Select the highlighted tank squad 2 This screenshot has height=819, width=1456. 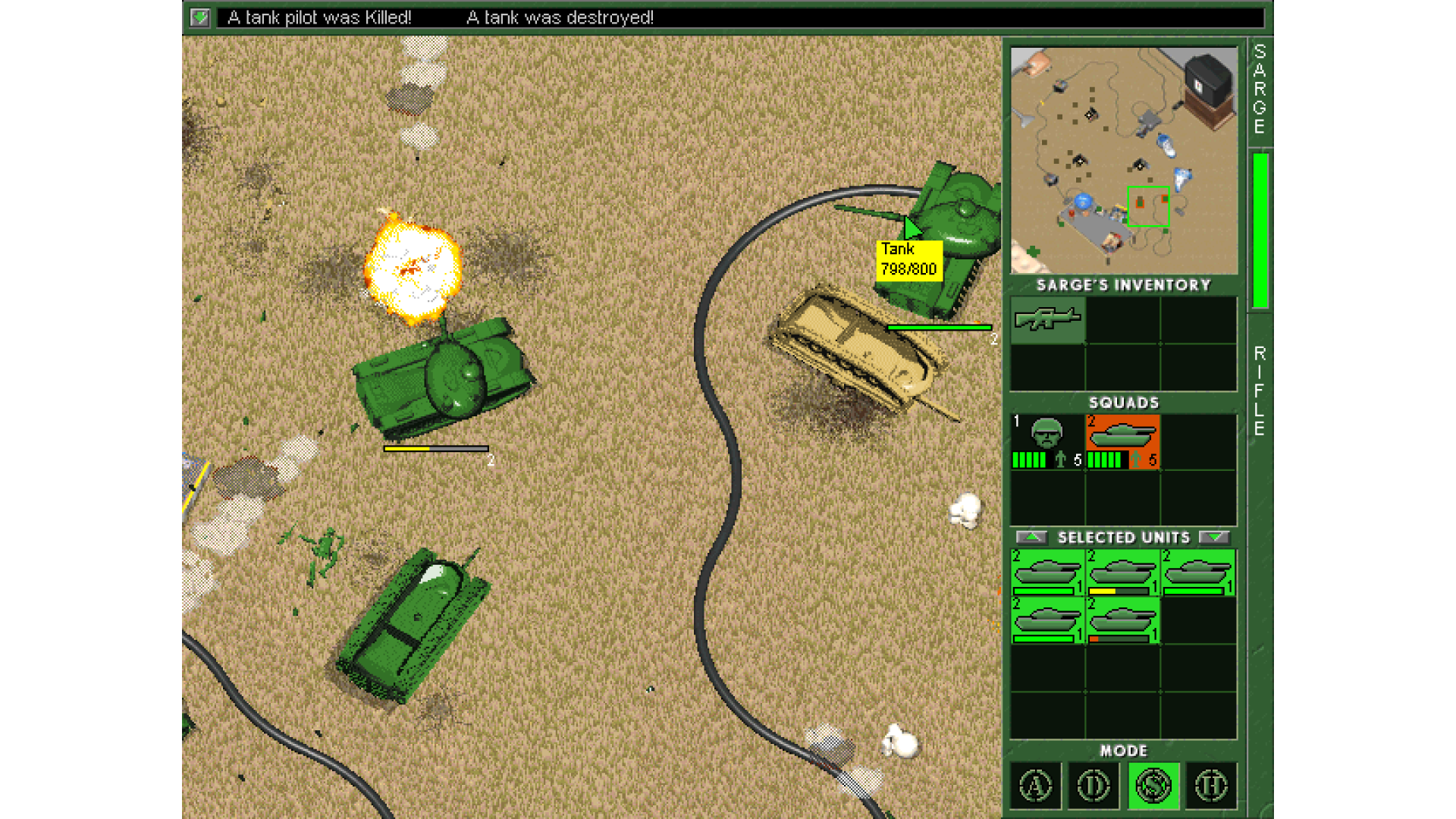[1122, 441]
